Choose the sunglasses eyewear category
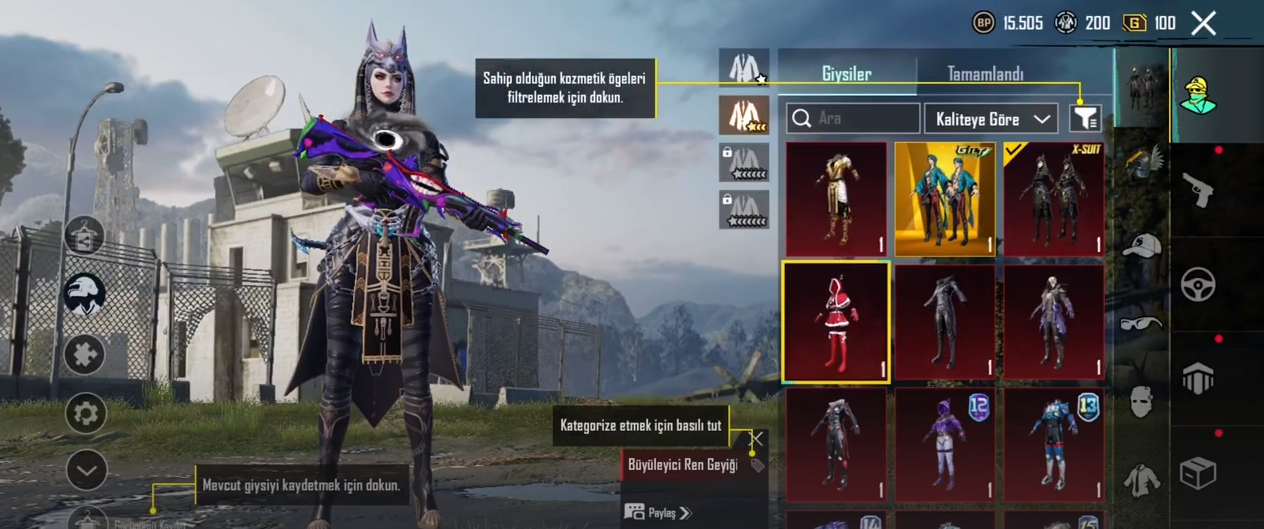 coord(1141,323)
